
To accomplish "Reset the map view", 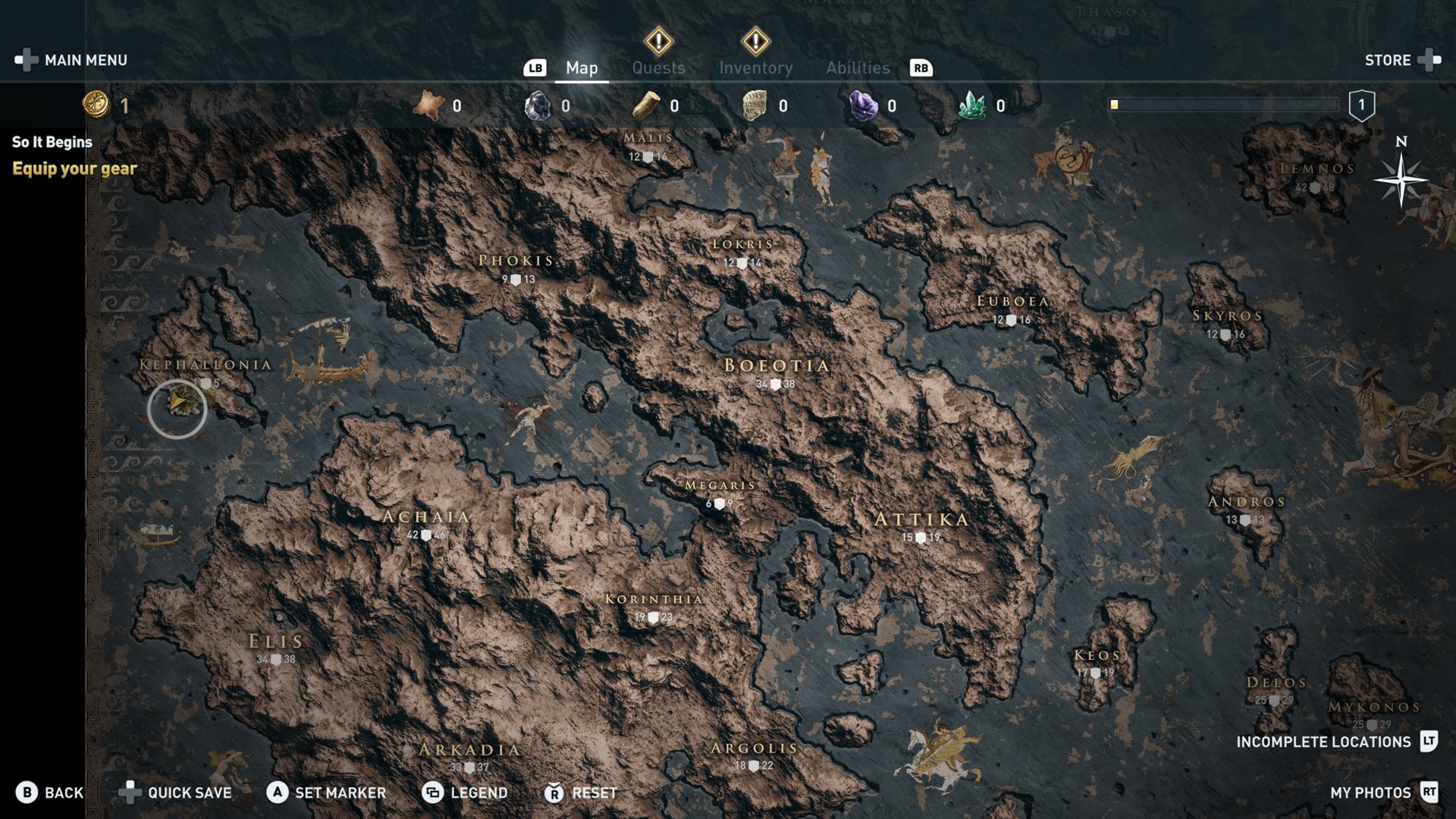I will [581, 792].
